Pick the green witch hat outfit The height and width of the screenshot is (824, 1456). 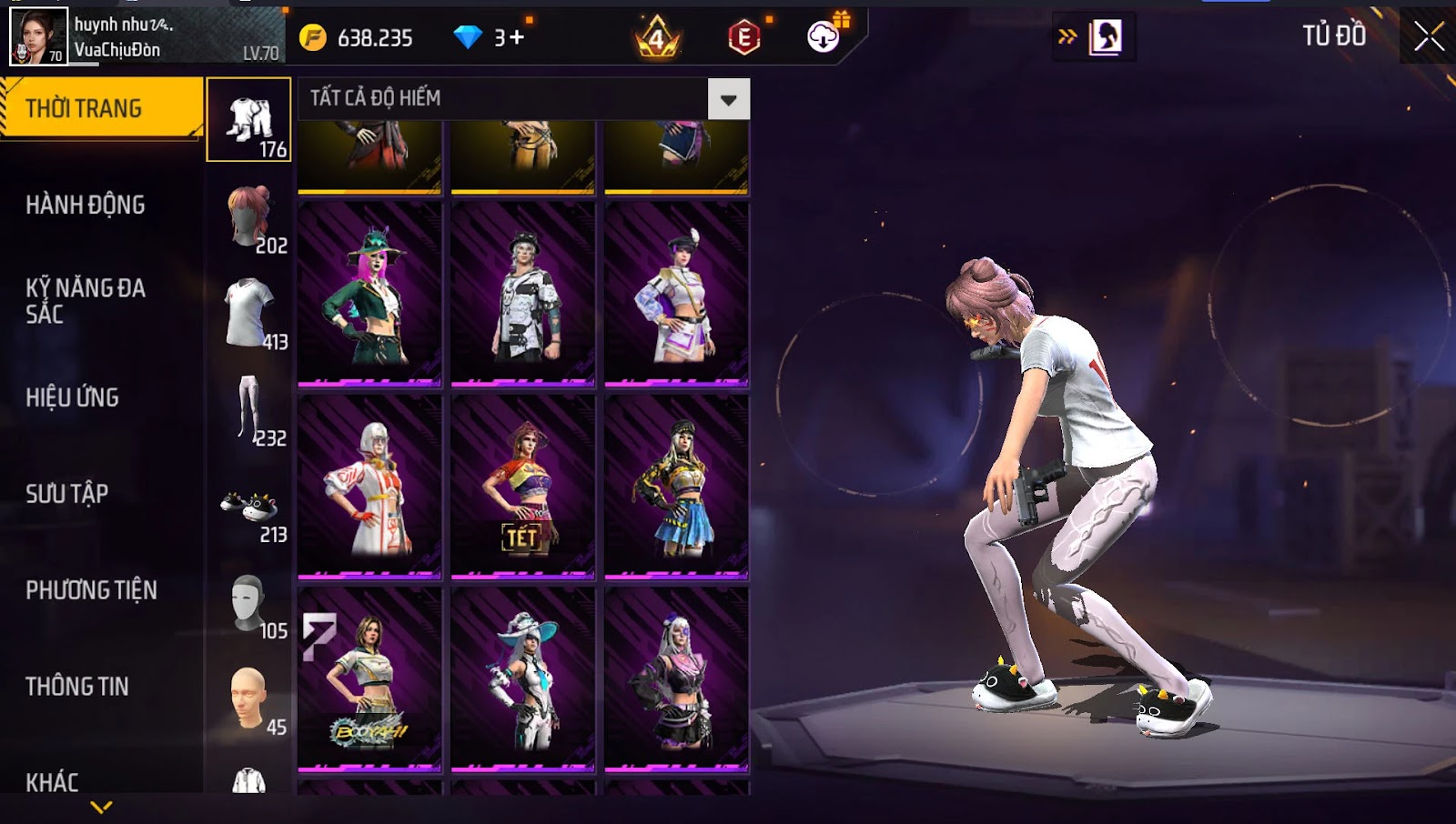(369, 293)
